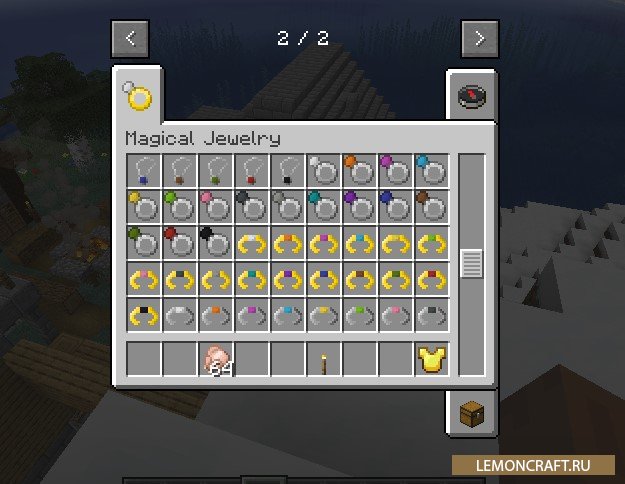The height and width of the screenshot is (484, 625).
Task: Pick the amulet with the red gem
Action: [253, 171]
